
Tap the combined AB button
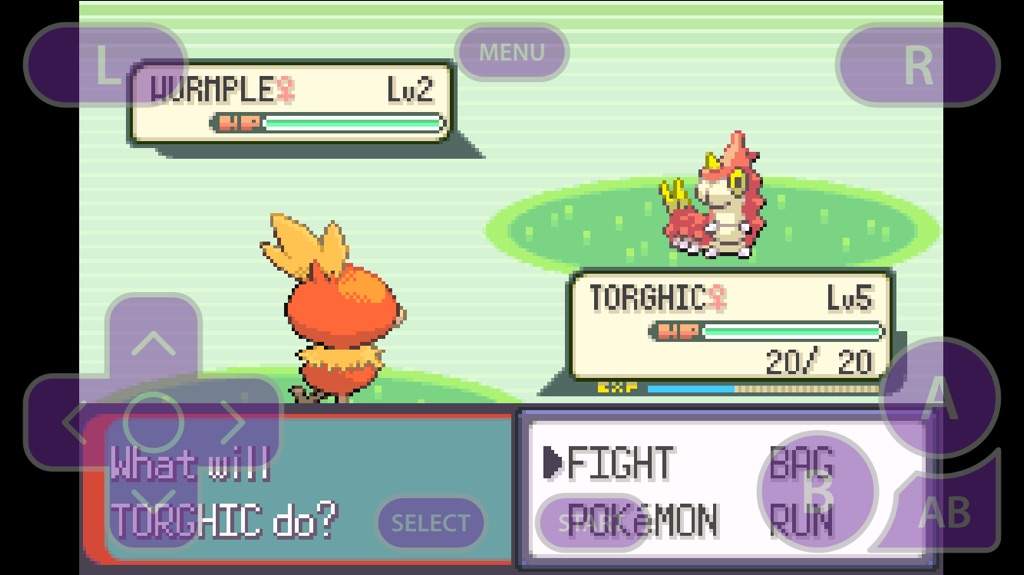[x=943, y=510]
